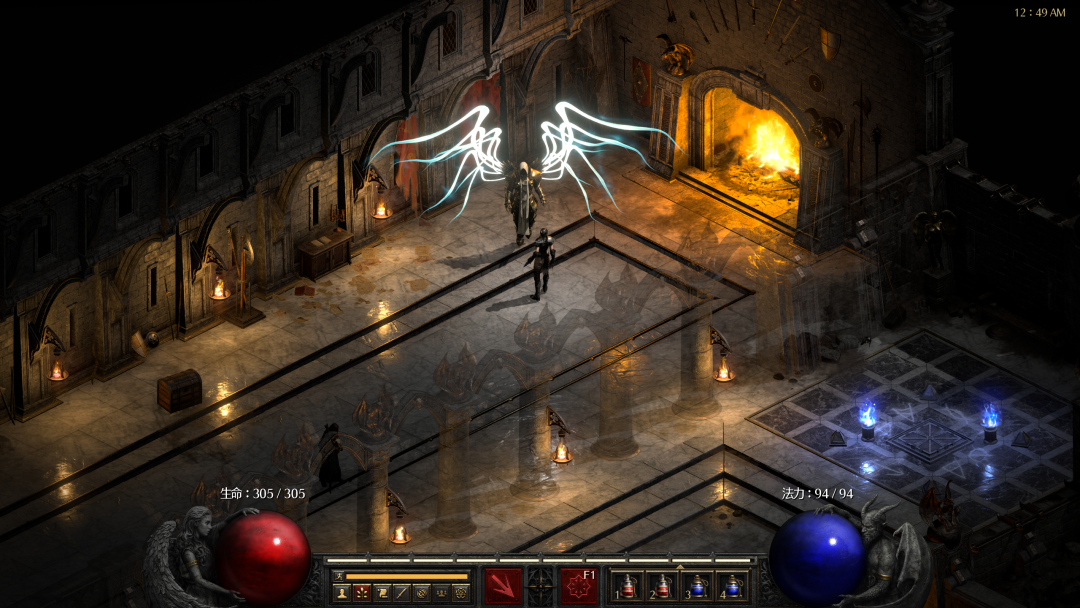Select the left-click attack skill

point(502,586)
